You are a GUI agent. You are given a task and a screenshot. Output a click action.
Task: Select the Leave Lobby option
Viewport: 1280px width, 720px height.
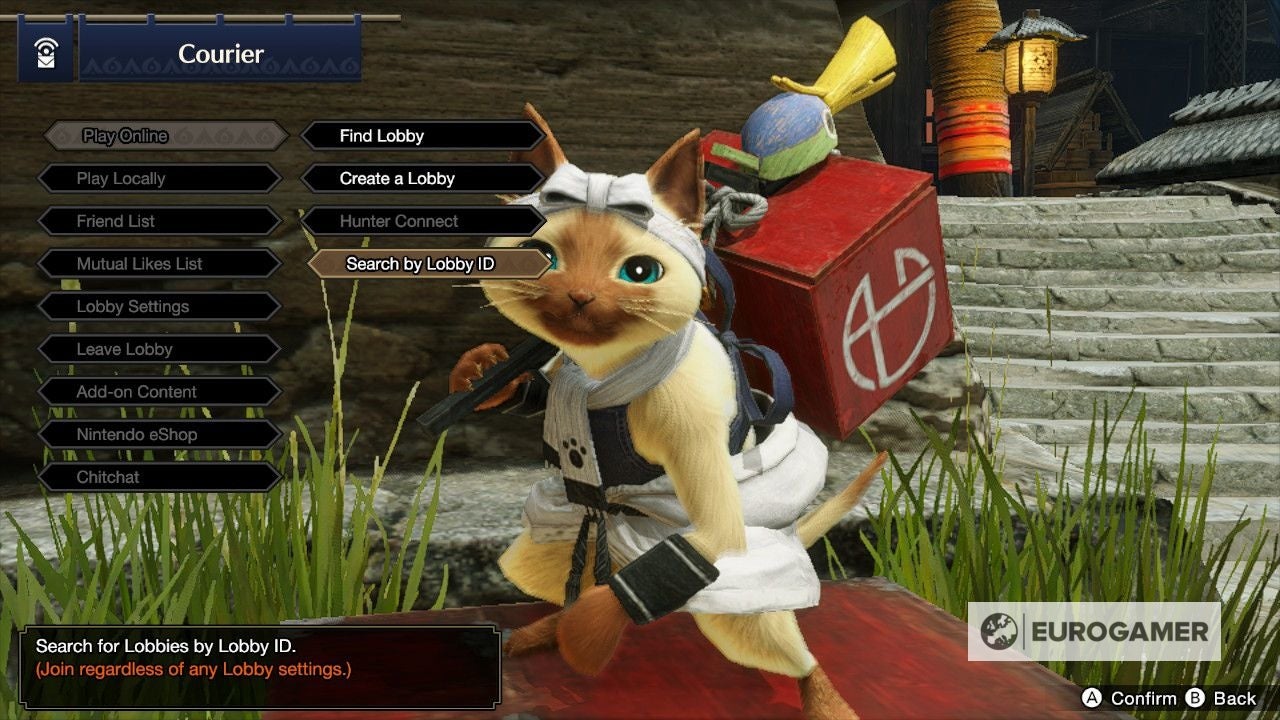(x=160, y=349)
